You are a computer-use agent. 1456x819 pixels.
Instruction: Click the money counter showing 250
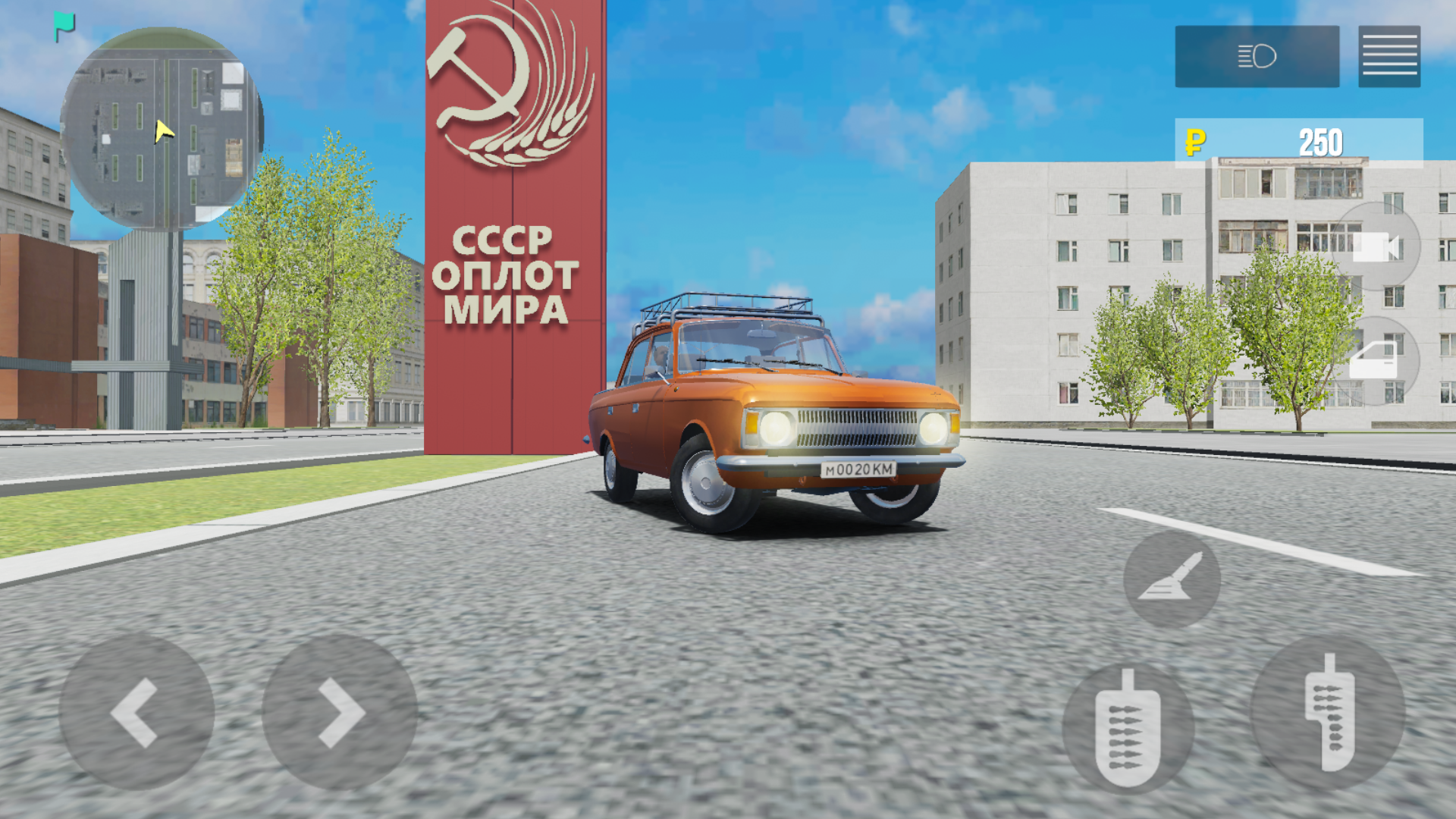pos(1319,141)
